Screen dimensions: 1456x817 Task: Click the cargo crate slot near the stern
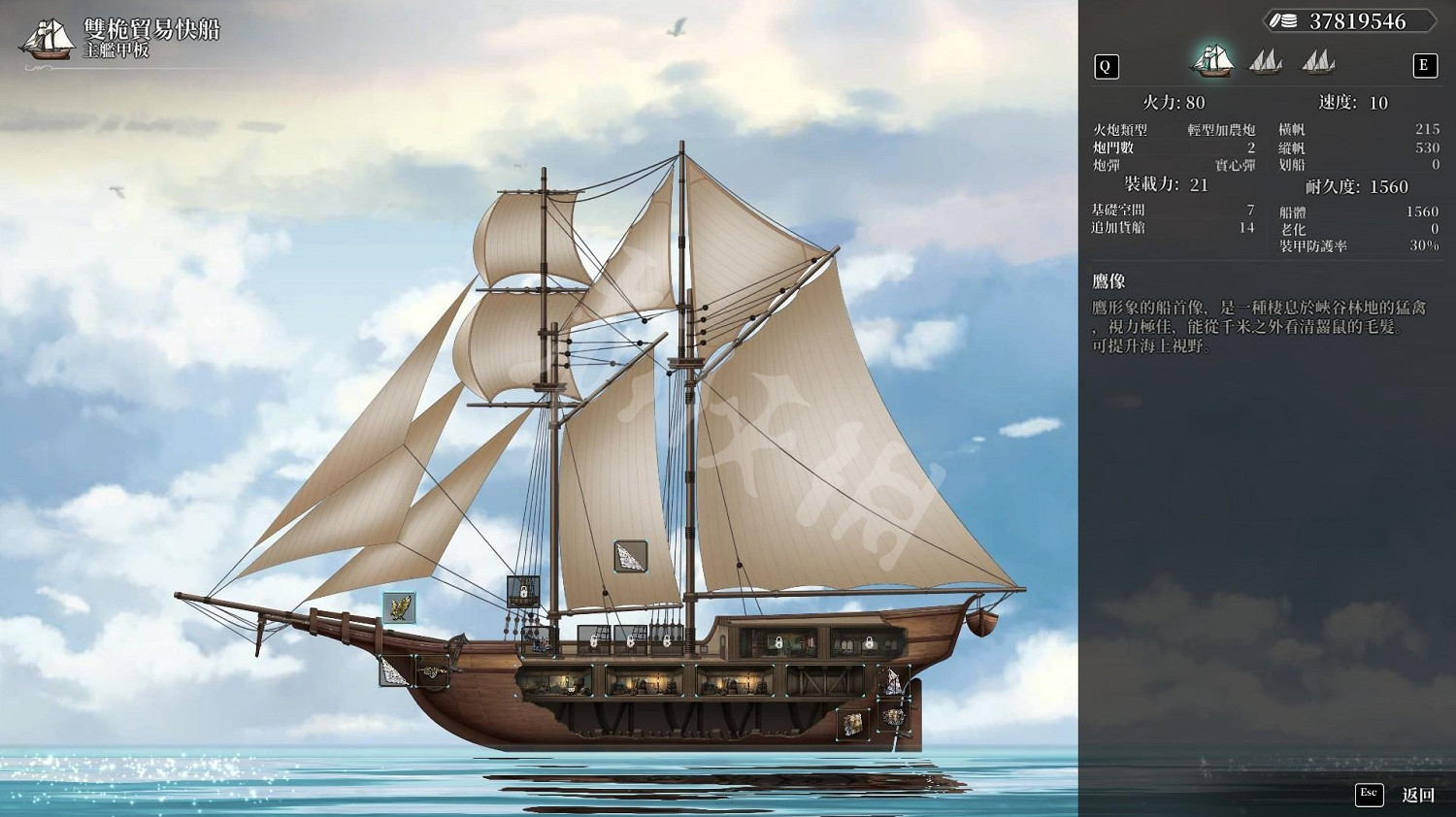pos(851,723)
